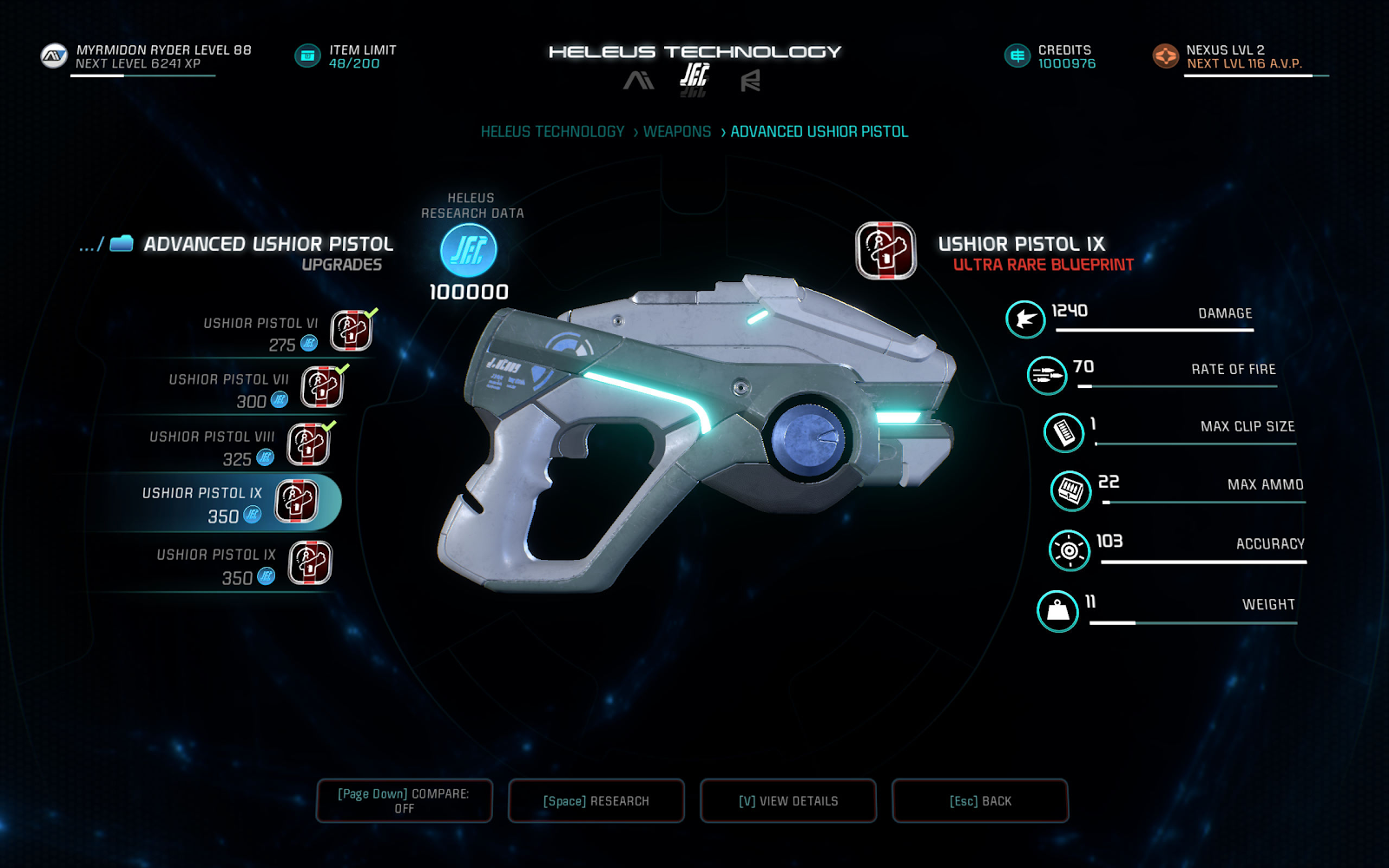Select the Ushior Pistol VIII blueprint row

(239, 446)
